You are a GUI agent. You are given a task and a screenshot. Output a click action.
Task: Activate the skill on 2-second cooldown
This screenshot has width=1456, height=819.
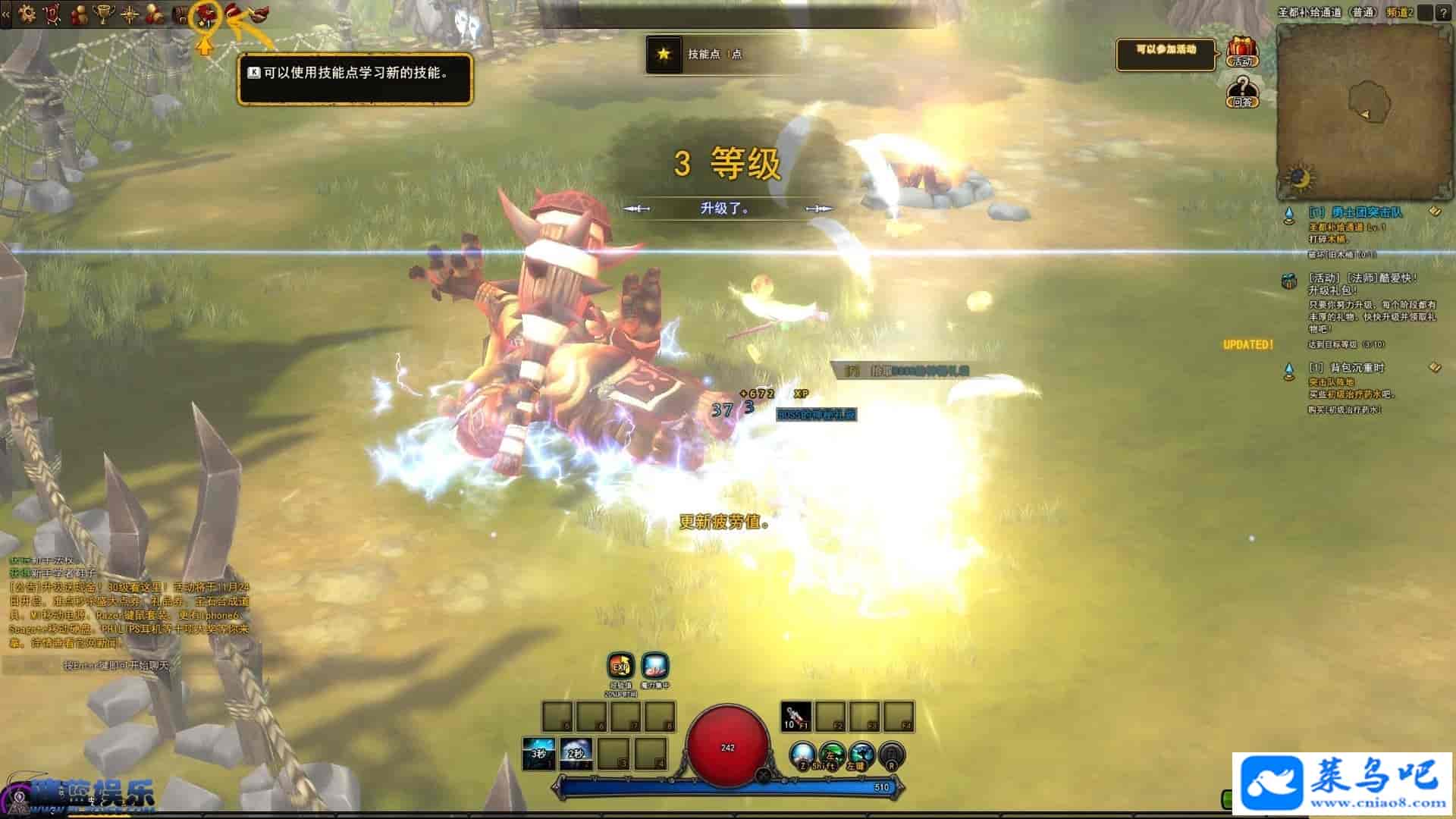[x=576, y=754]
